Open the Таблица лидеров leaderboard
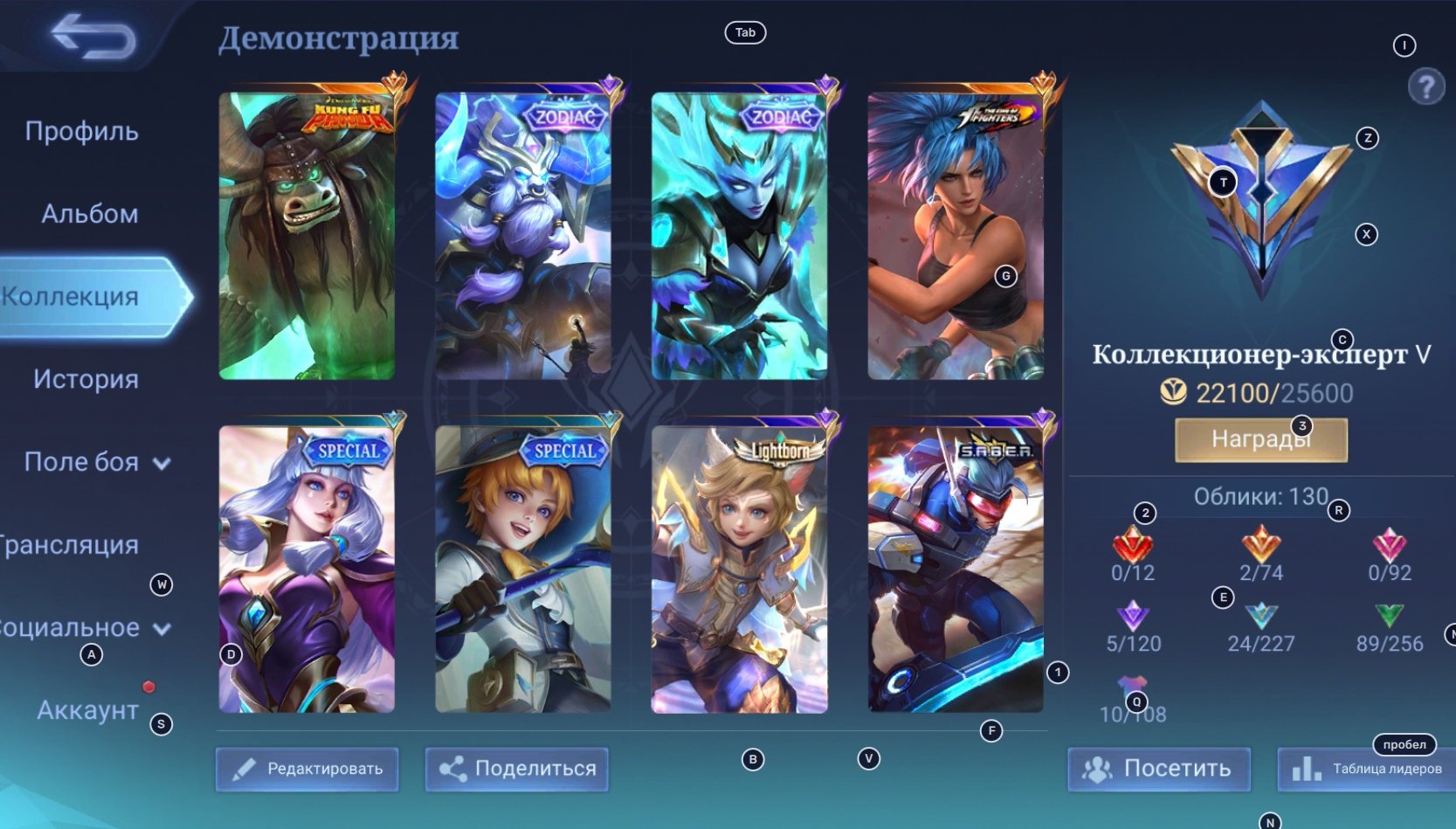This screenshot has width=1456, height=829. pyautogui.click(x=1367, y=769)
